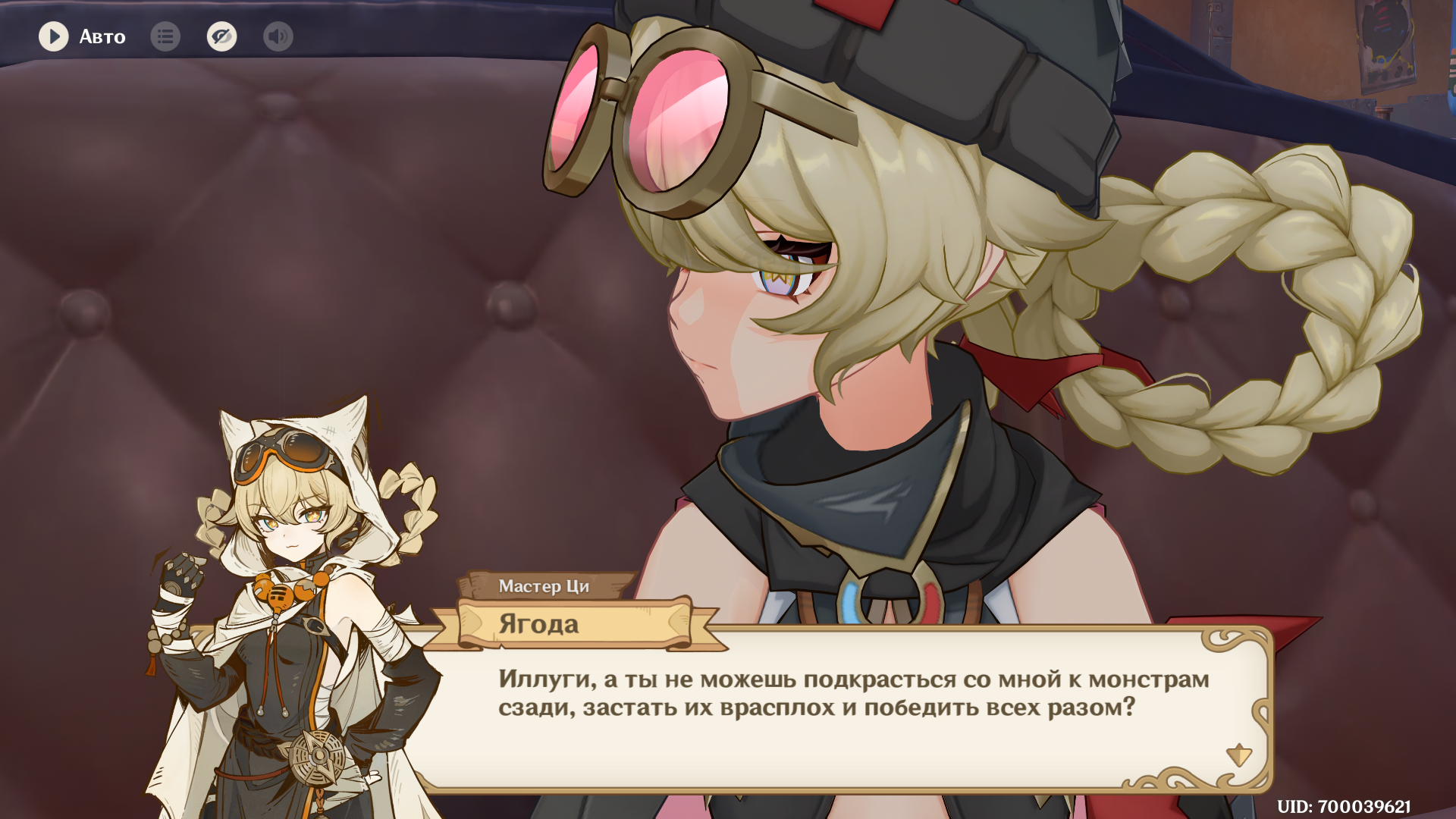Open the dialogue history log
Image resolution: width=1456 pixels, height=819 pixels.
point(165,36)
